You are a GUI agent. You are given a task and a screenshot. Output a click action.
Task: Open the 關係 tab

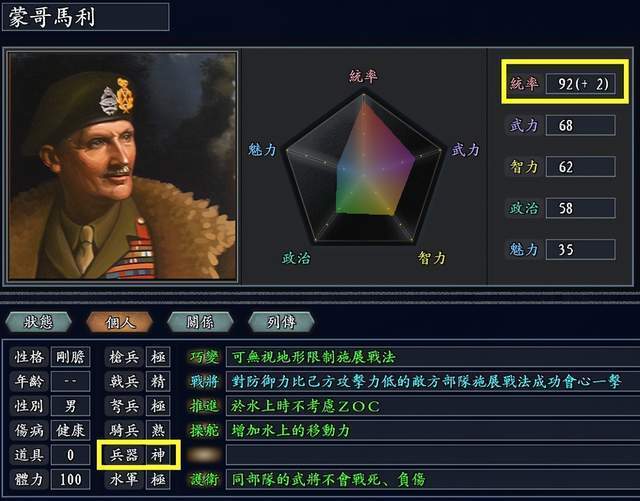click(x=199, y=321)
